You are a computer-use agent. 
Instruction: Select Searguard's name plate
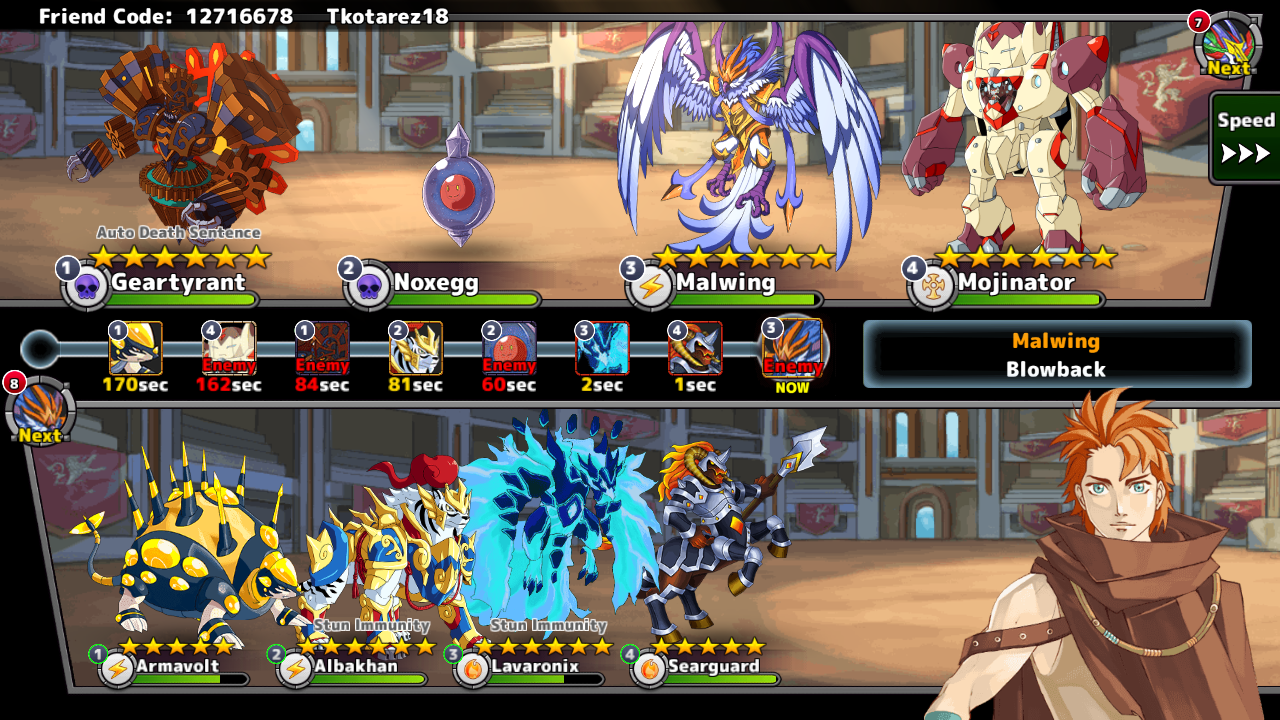coord(712,667)
